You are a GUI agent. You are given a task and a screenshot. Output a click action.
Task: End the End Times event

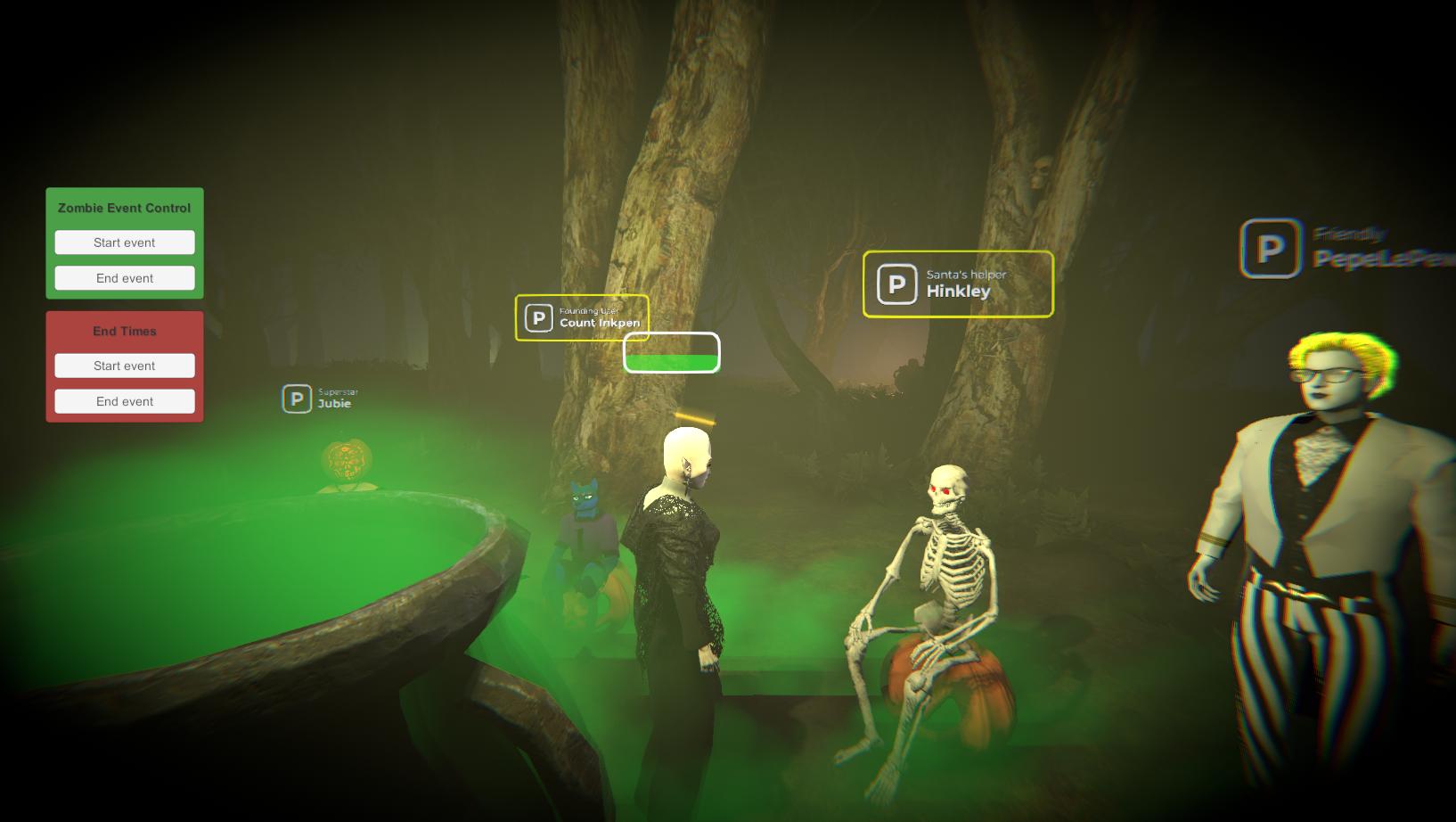coord(125,401)
